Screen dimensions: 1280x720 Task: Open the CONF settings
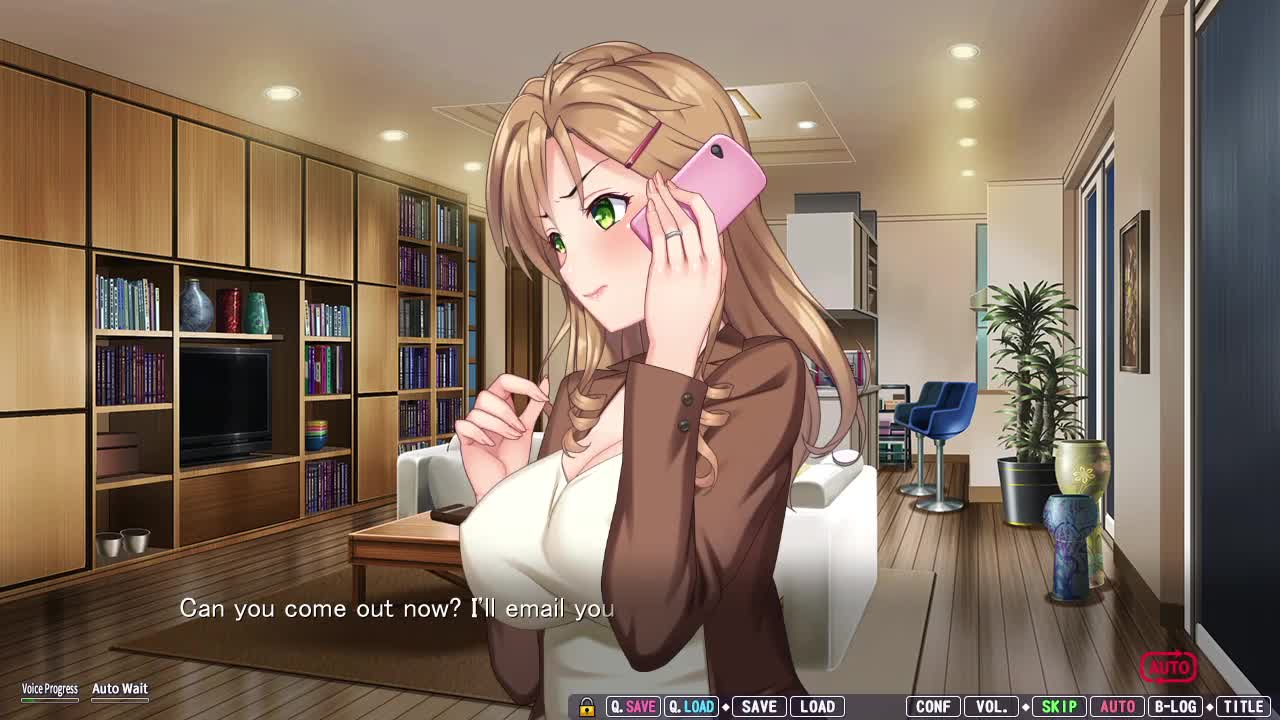point(933,707)
